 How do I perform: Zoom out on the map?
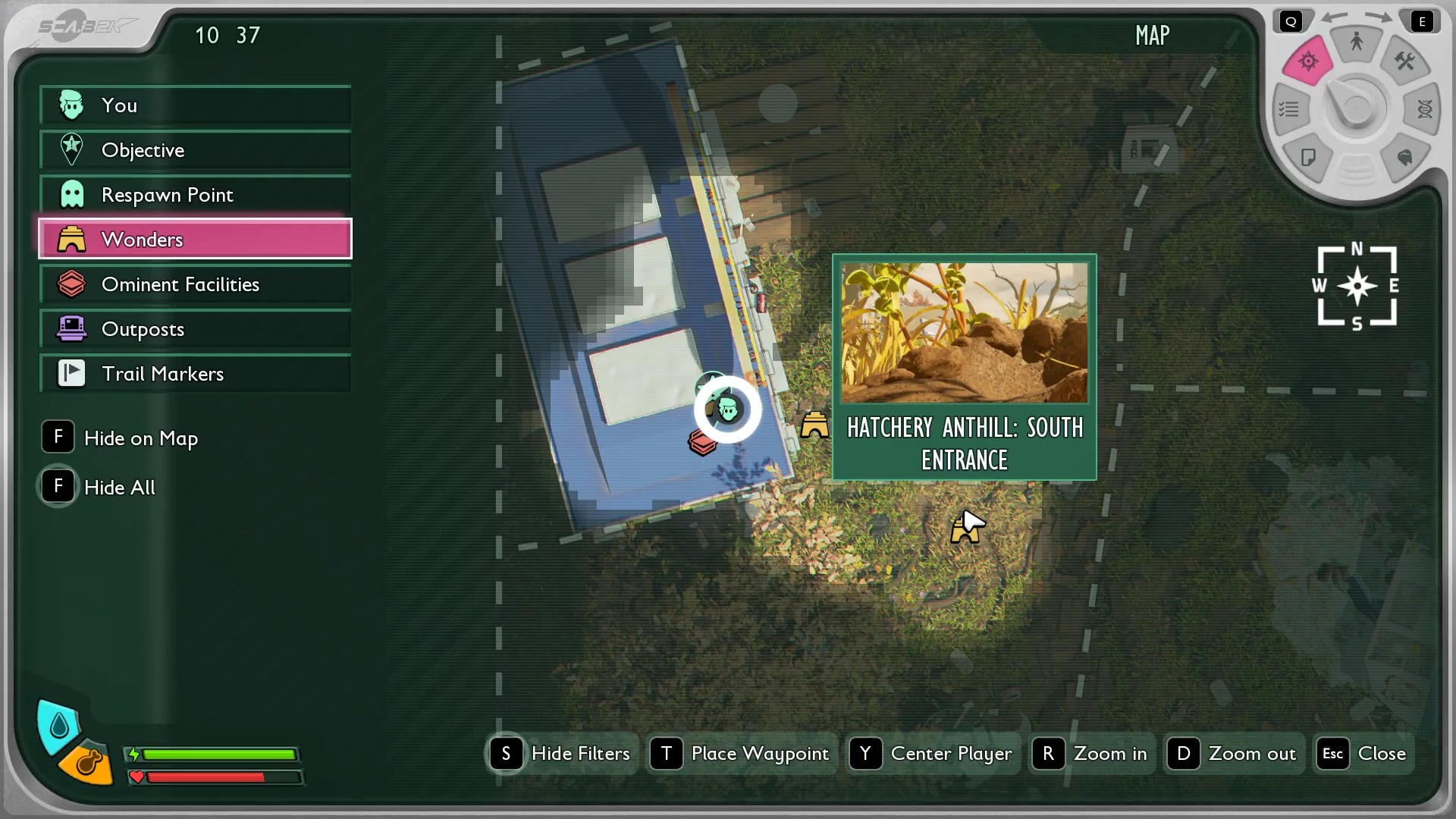(1234, 754)
